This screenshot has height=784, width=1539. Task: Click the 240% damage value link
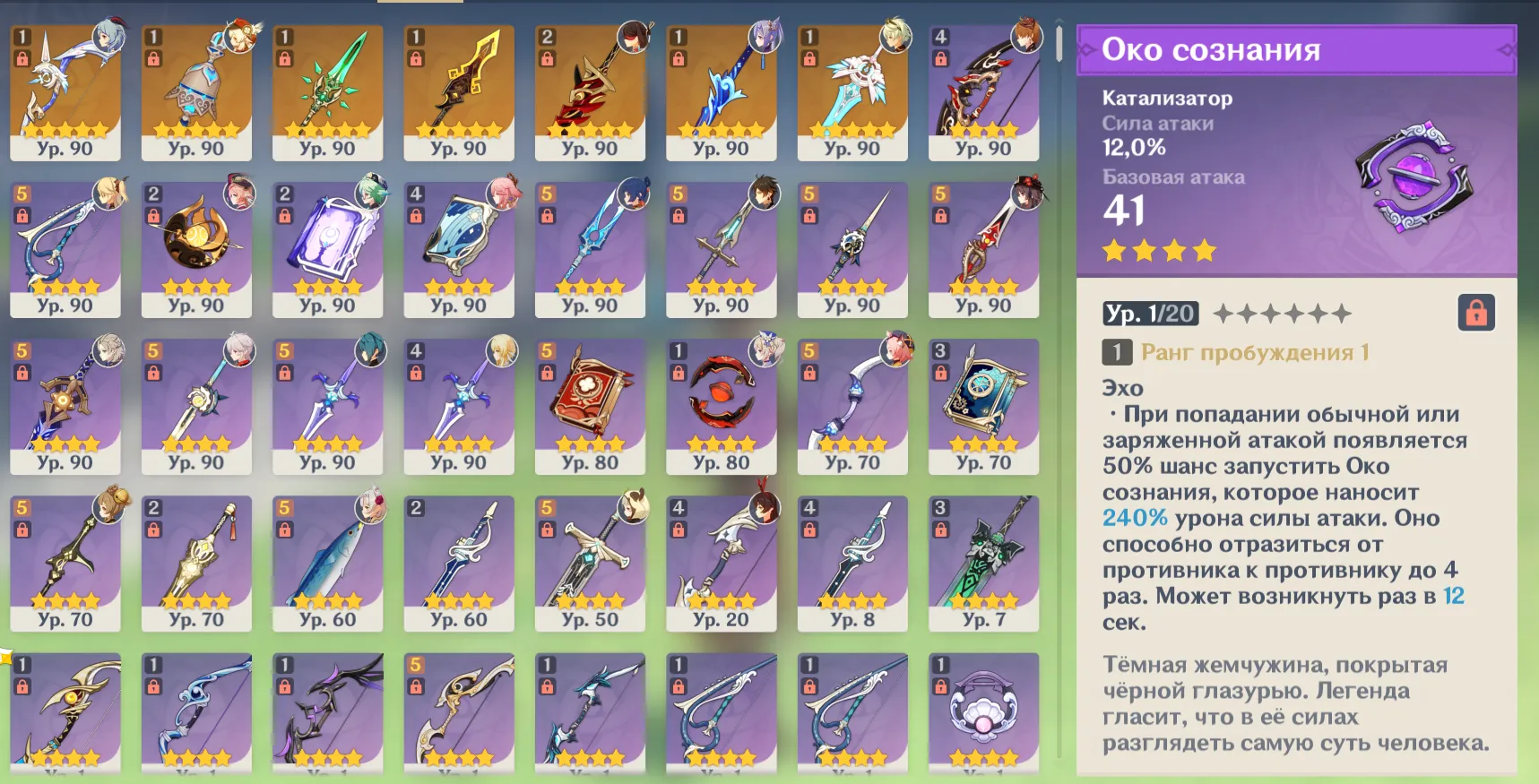coord(1134,518)
